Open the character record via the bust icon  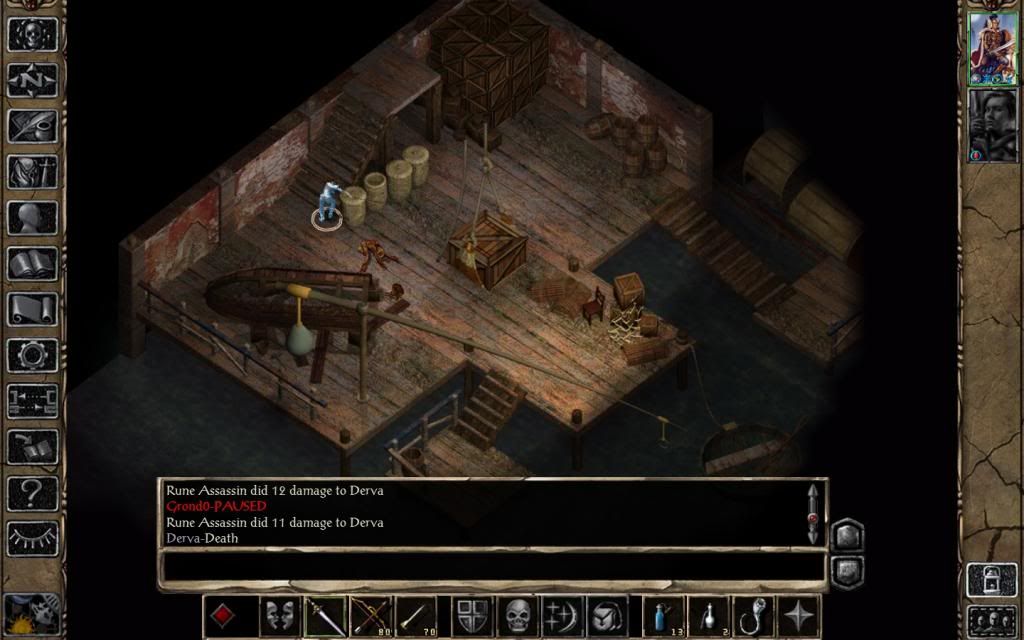point(32,217)
